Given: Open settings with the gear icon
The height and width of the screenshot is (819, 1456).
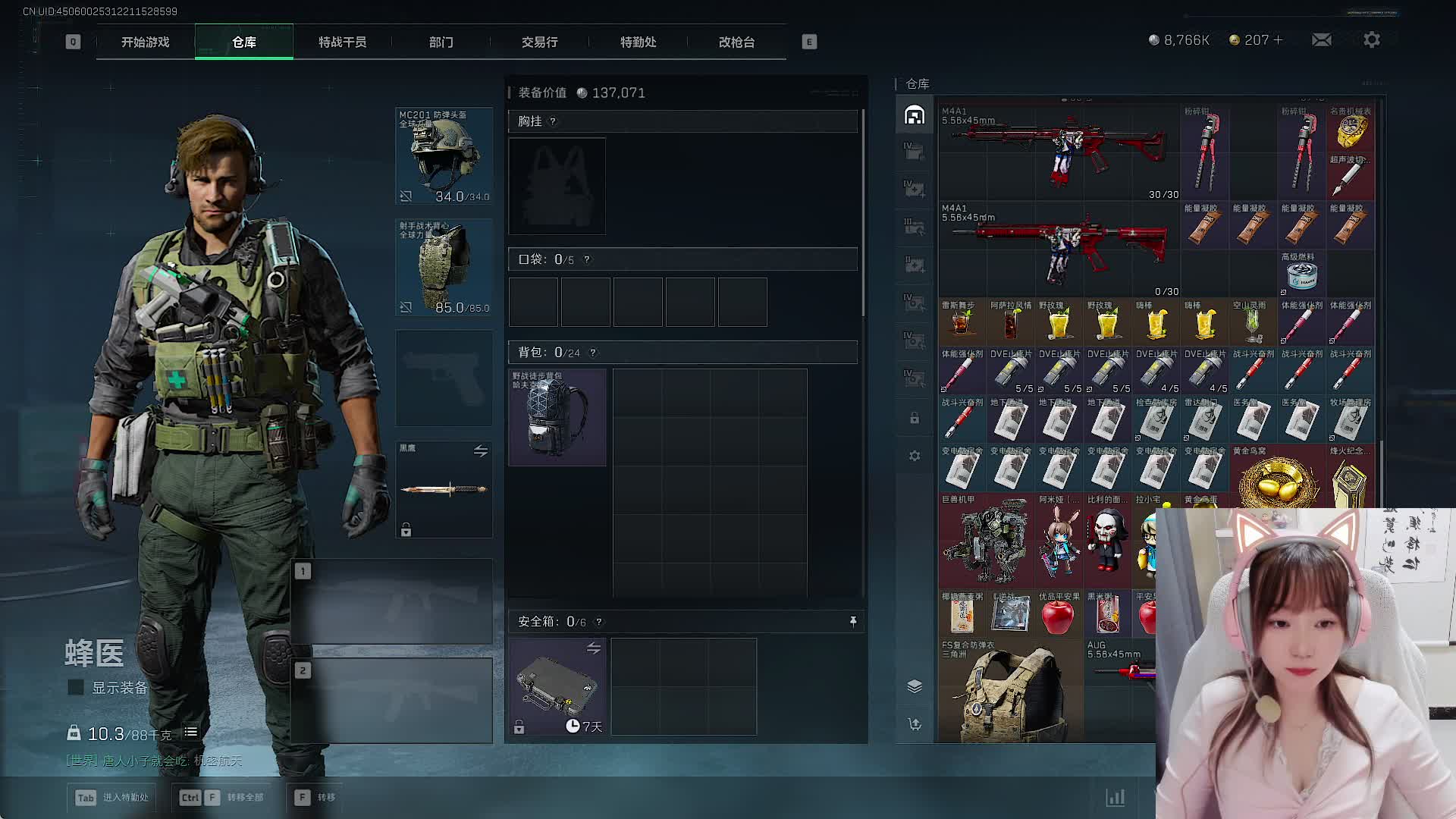Looking at the screenshot, I should click(1371, 39).
